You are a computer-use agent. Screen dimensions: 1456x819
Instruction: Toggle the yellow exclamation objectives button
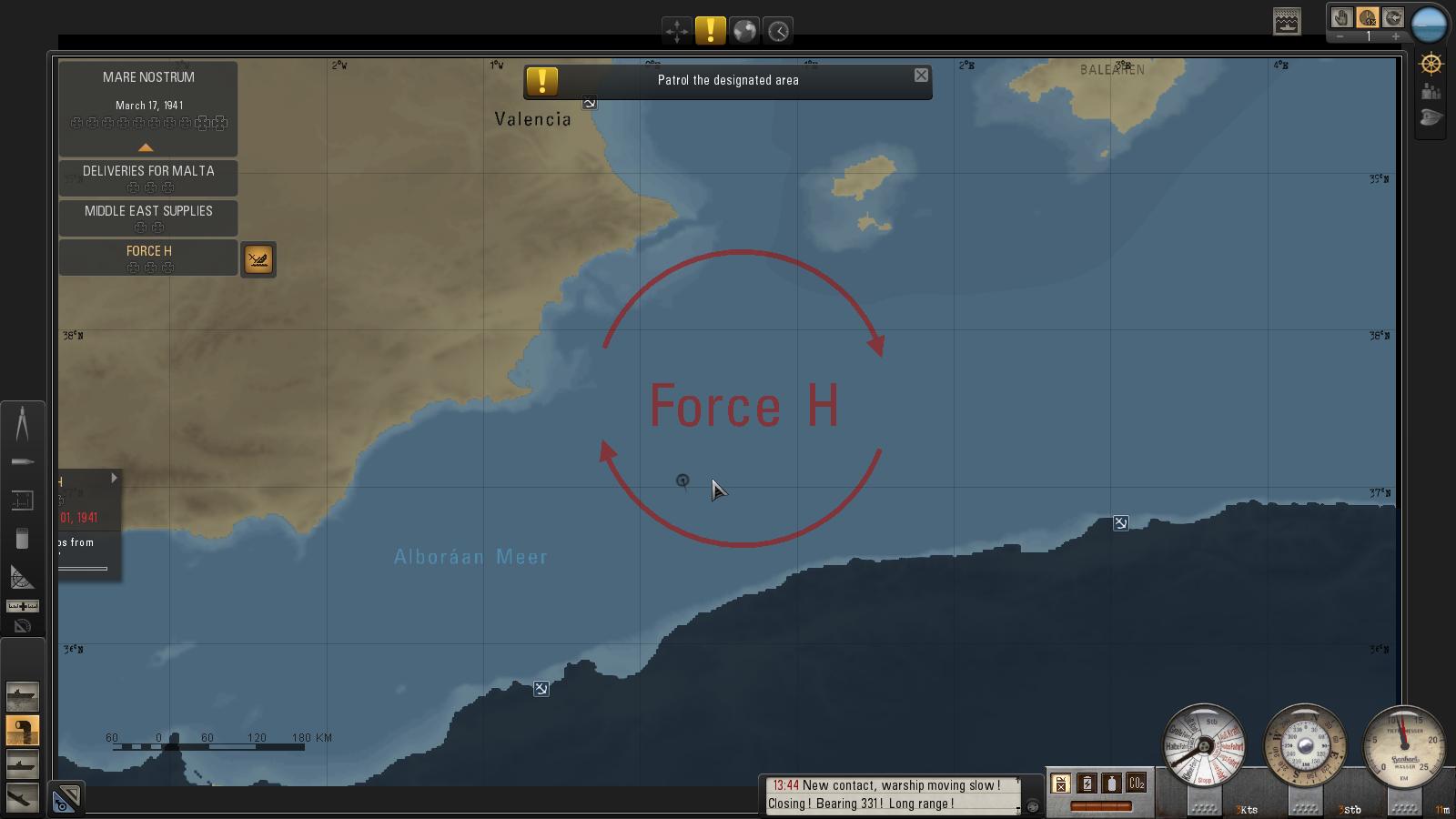710,31
